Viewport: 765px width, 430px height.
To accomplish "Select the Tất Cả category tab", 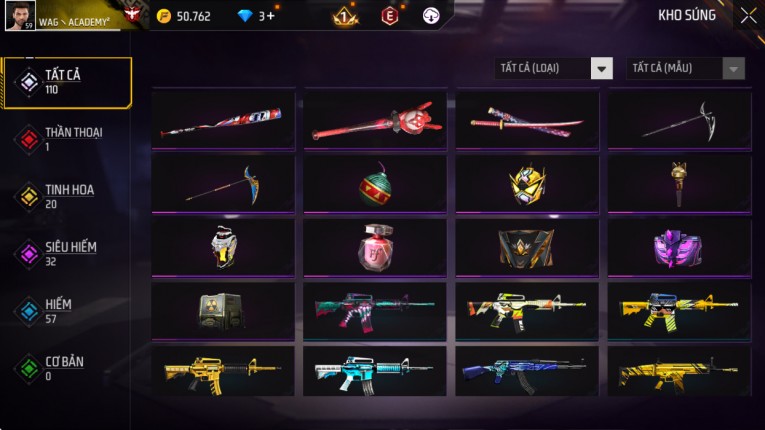I will (66, 82).
